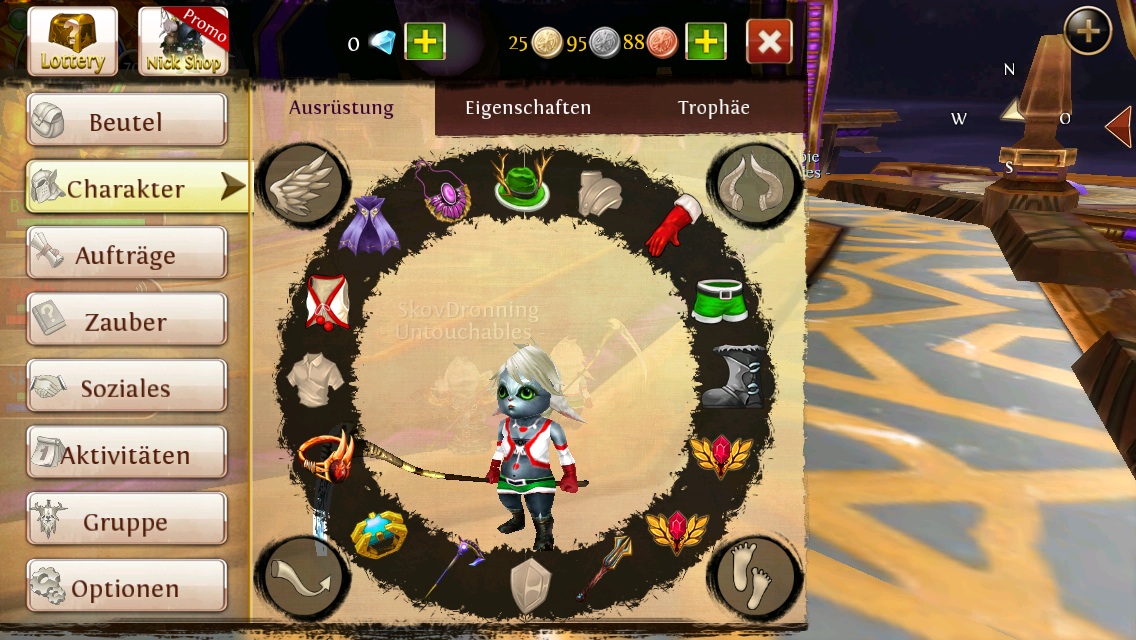Add more diamonds with the plus button
This screenshot has width=1136, height=640.
(x=425, y=42)
